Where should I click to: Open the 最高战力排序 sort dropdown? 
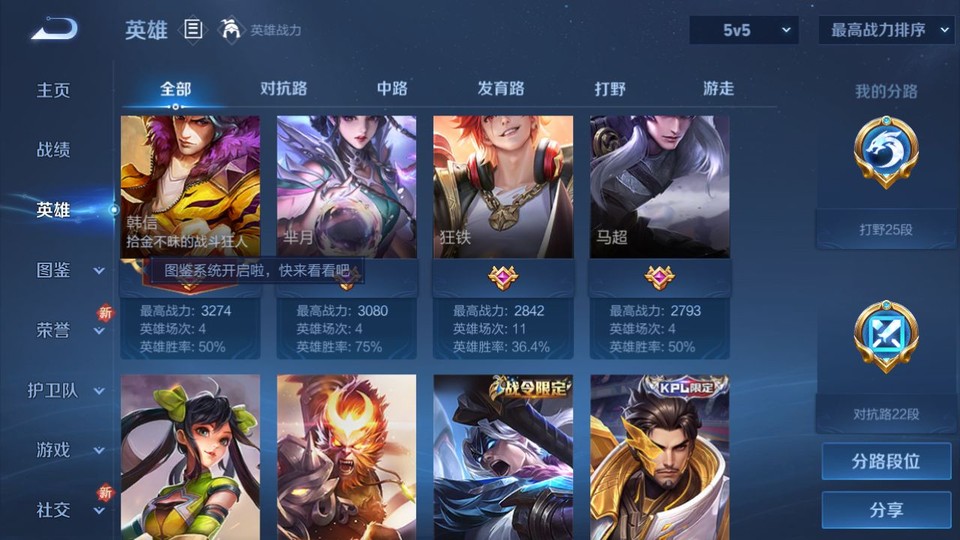[886, 30]
